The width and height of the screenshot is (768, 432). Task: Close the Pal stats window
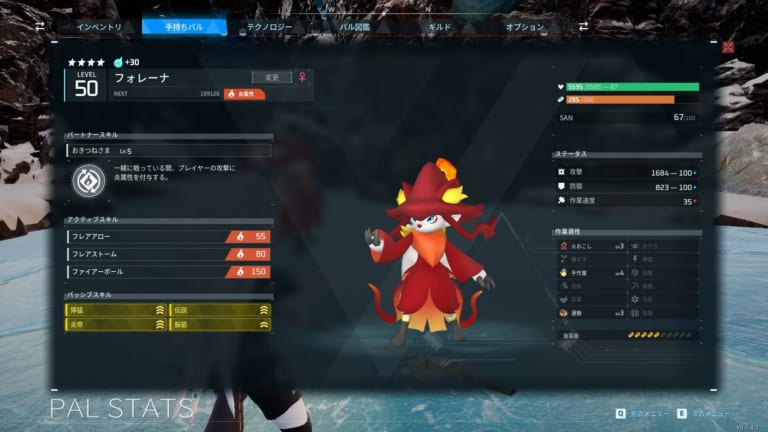point(728,46)
